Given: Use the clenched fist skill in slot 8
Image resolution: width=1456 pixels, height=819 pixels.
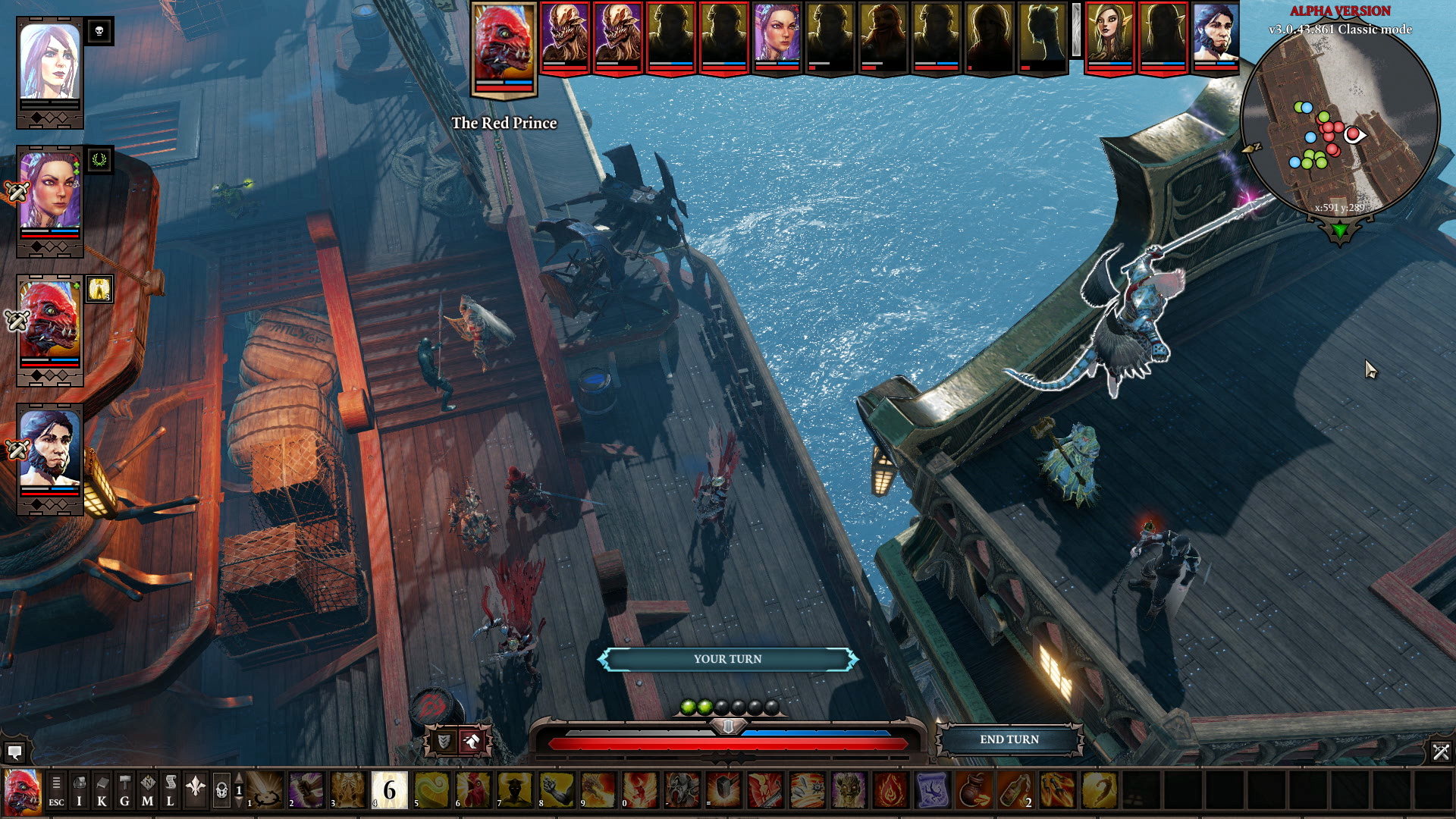Looking at the screenshot, I should (x=557, y=791).
